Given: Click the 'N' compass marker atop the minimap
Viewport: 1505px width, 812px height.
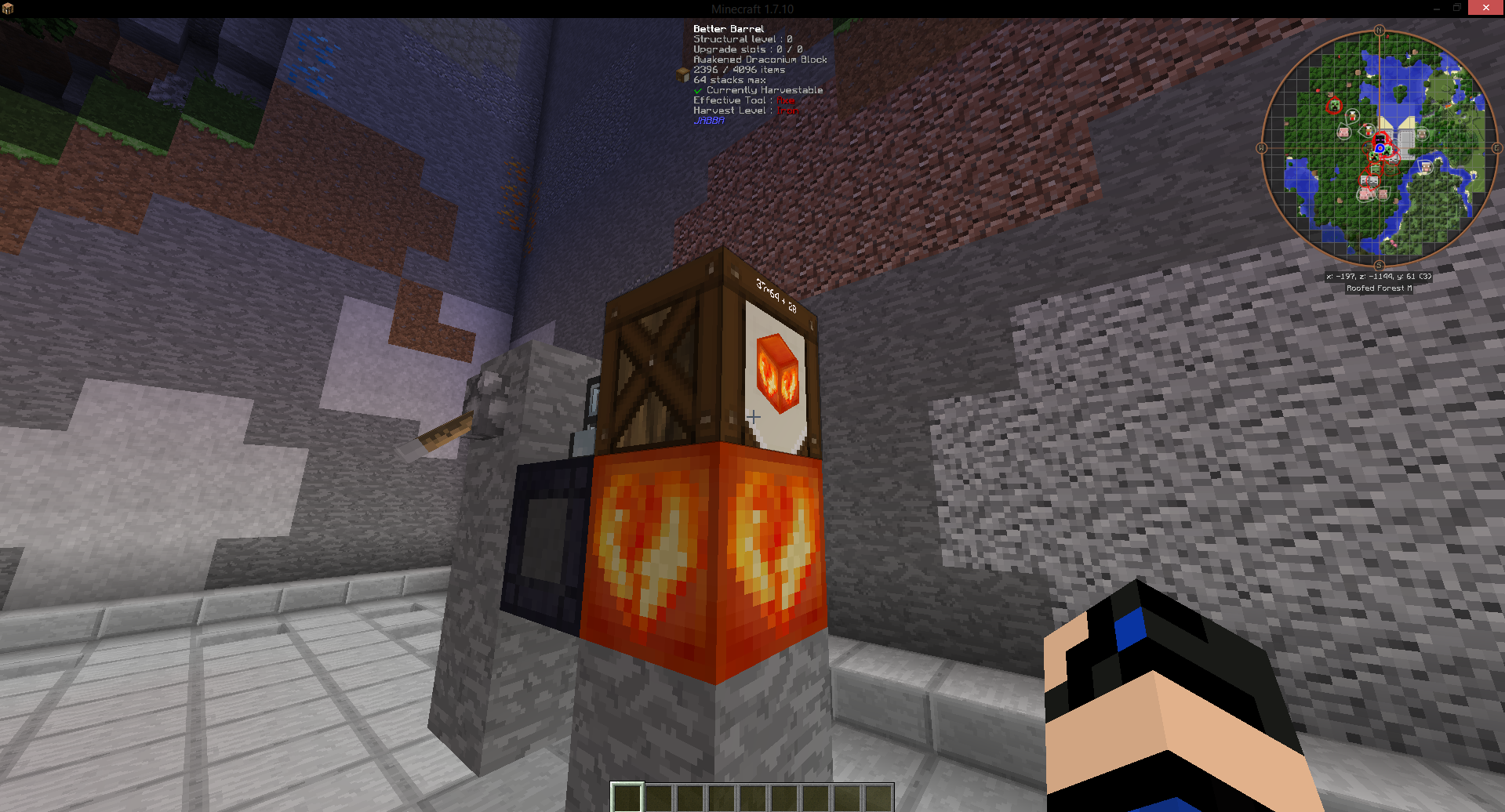Looking at the screenshot, I should coord(1379,30).
